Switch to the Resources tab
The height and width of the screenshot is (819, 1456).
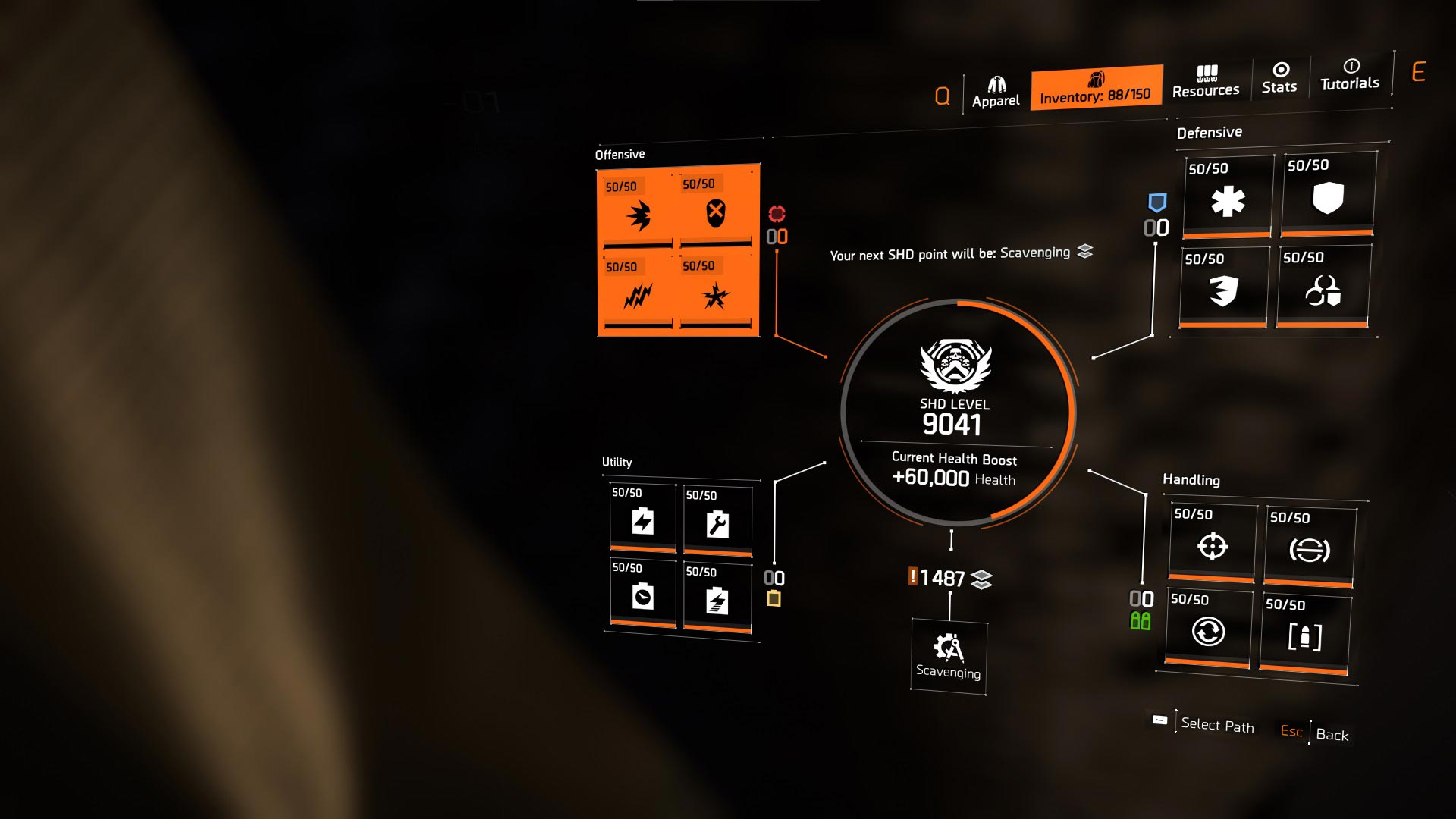pyautogui.click(x=1206, y=82)
